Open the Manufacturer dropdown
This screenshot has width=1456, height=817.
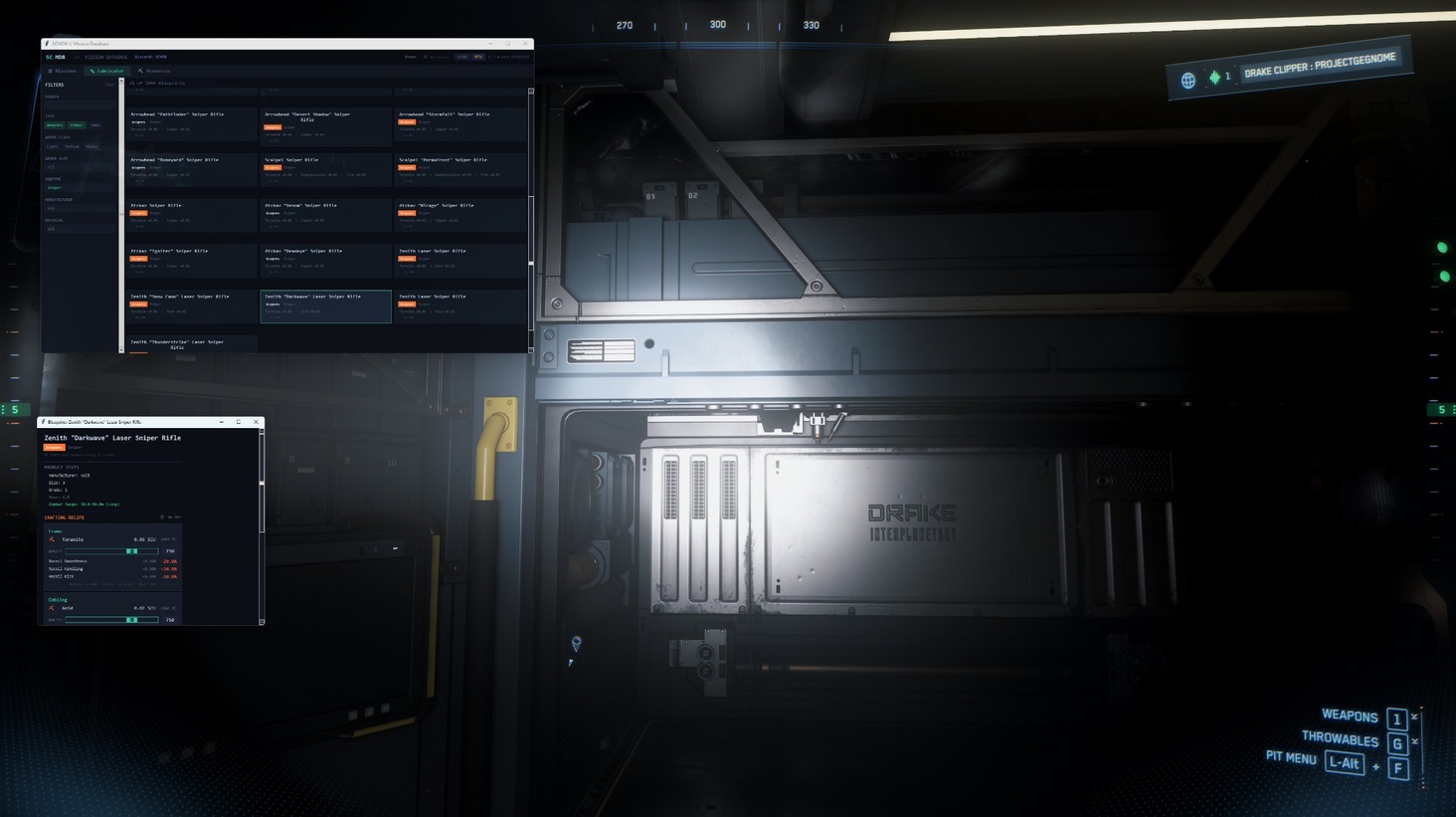pyautogui.click(x=80, y=209)
